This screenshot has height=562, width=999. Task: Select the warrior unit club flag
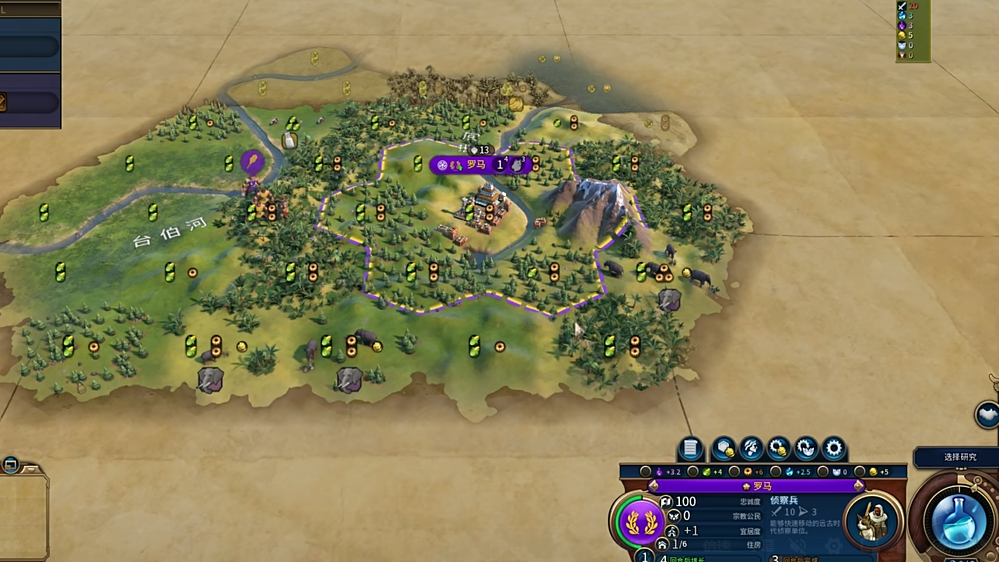252,161
